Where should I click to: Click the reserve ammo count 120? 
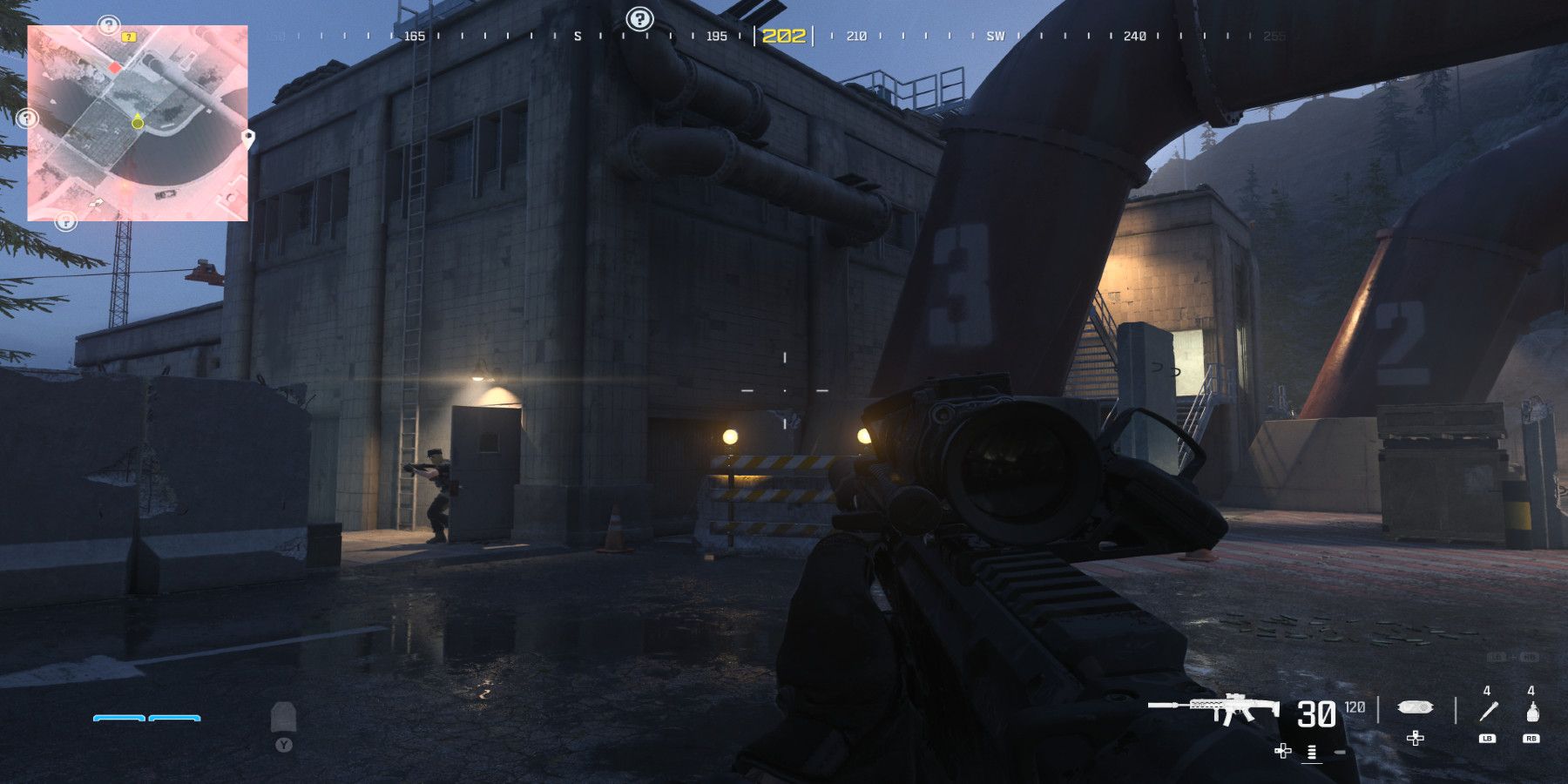[1354, 707]
